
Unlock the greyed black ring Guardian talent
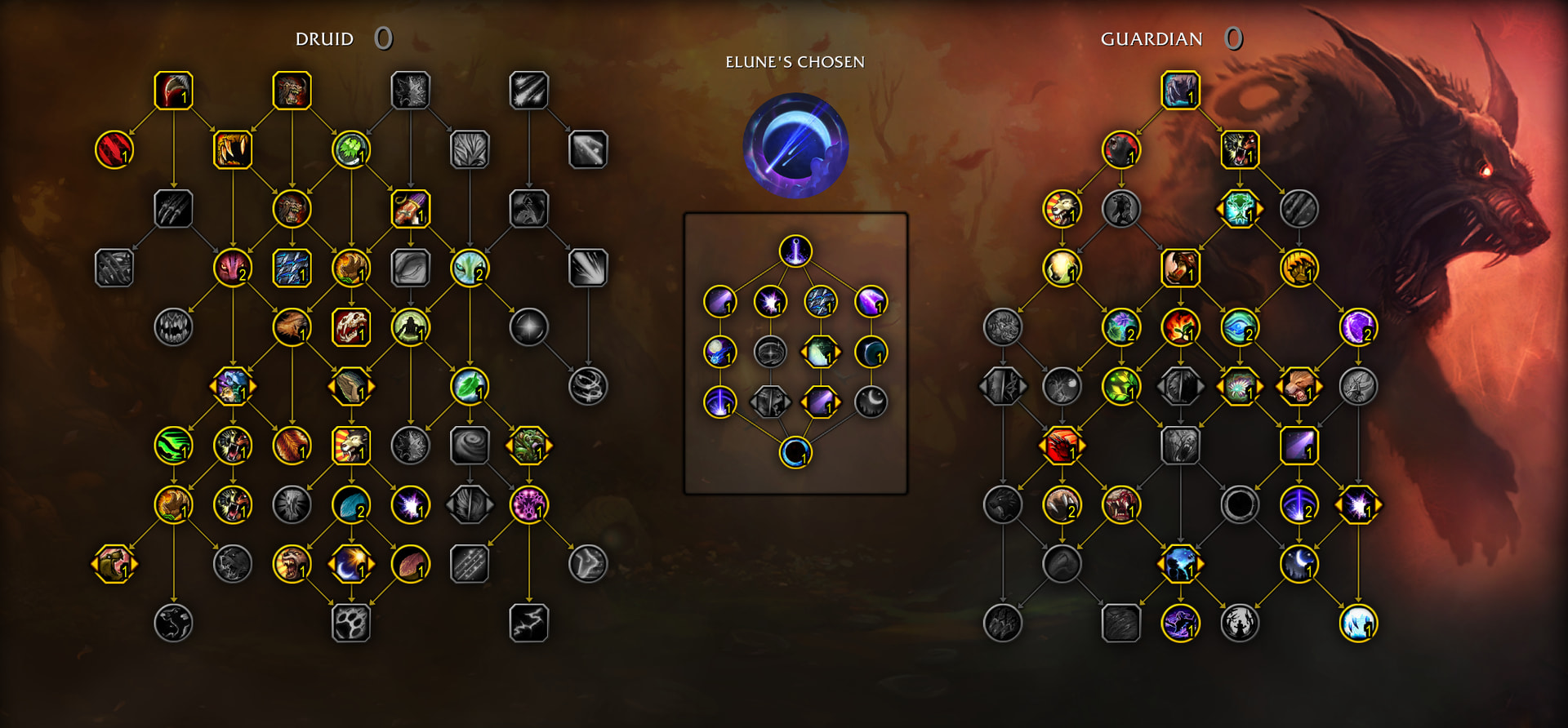coord(1240,505)
